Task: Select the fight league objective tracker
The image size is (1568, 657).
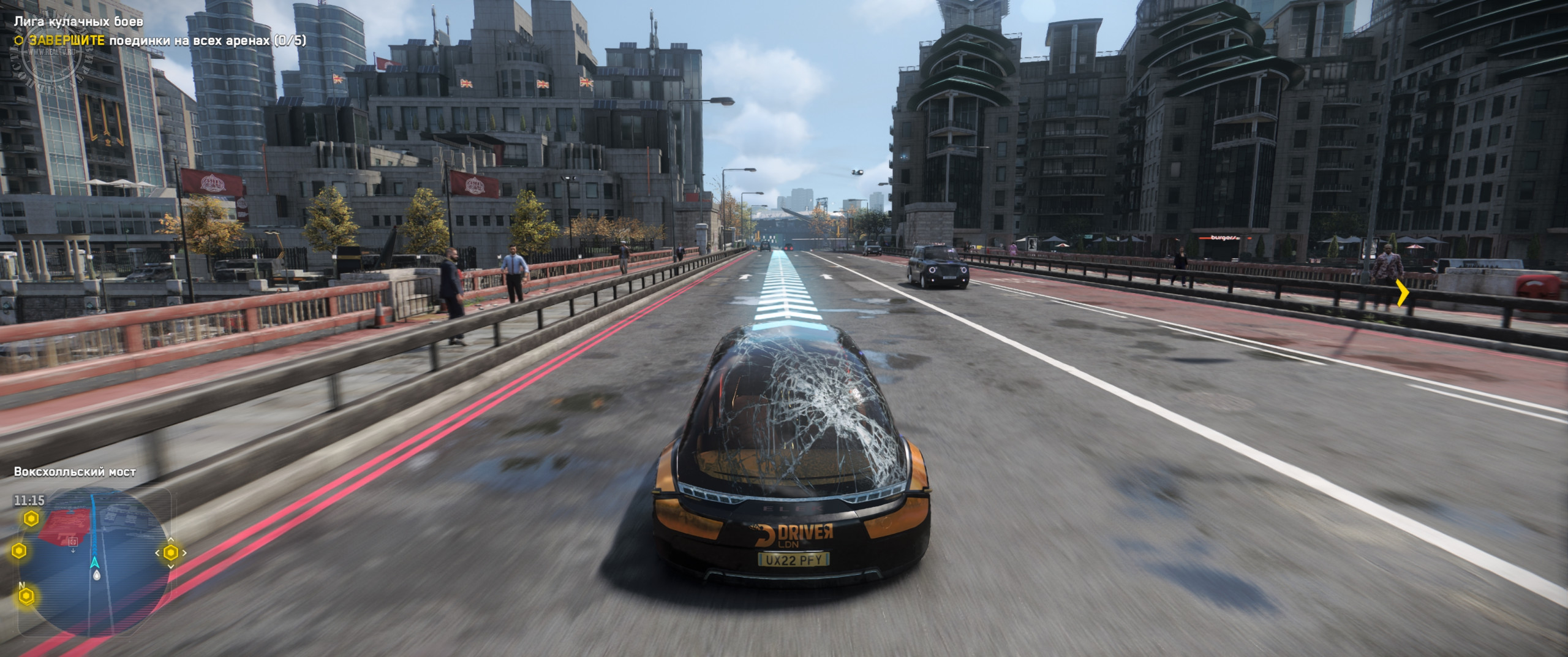Action: point(160,40)
